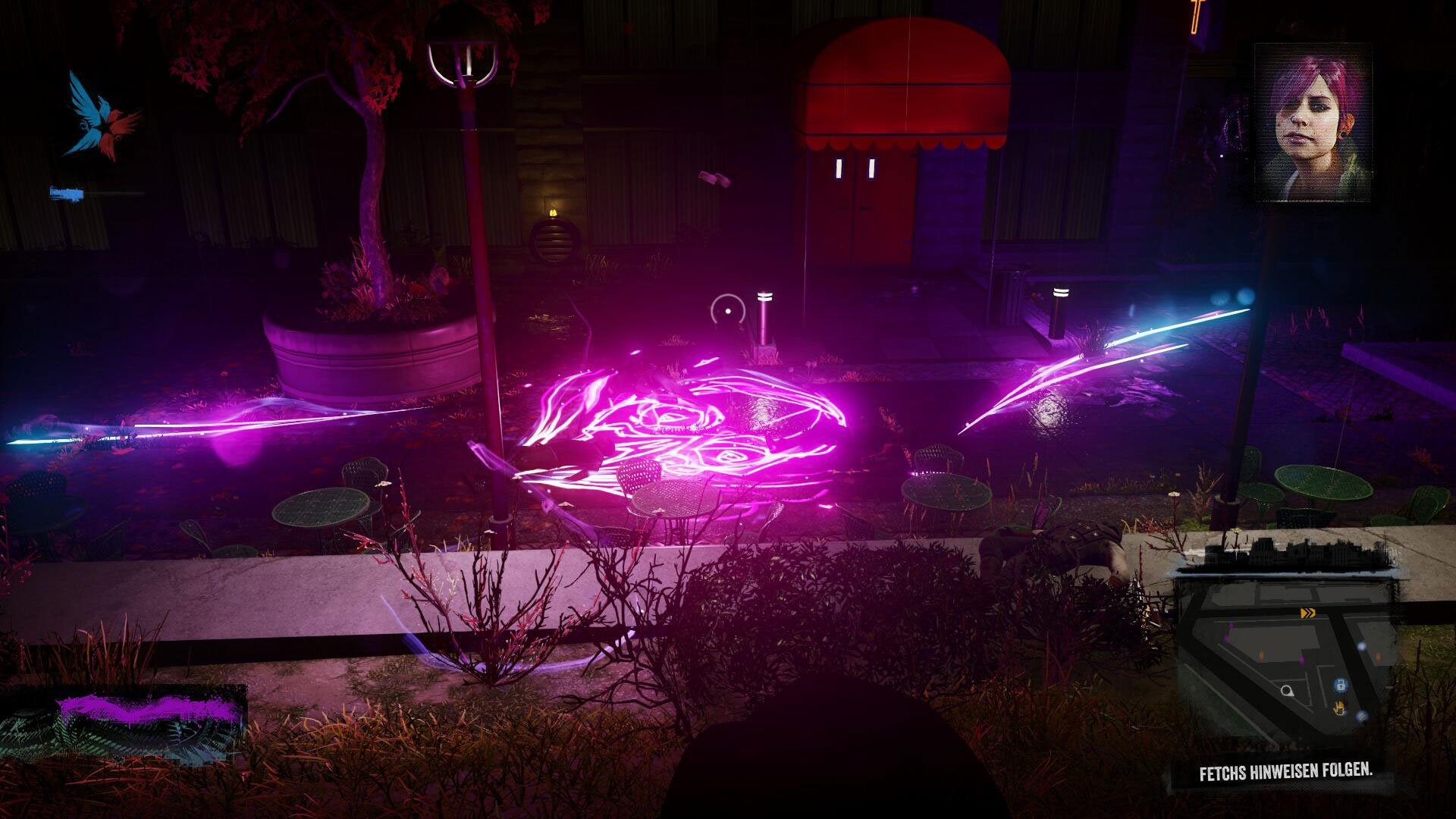
Task: Click the orange activity dot on the minimap
Action: click(1261, 654)
